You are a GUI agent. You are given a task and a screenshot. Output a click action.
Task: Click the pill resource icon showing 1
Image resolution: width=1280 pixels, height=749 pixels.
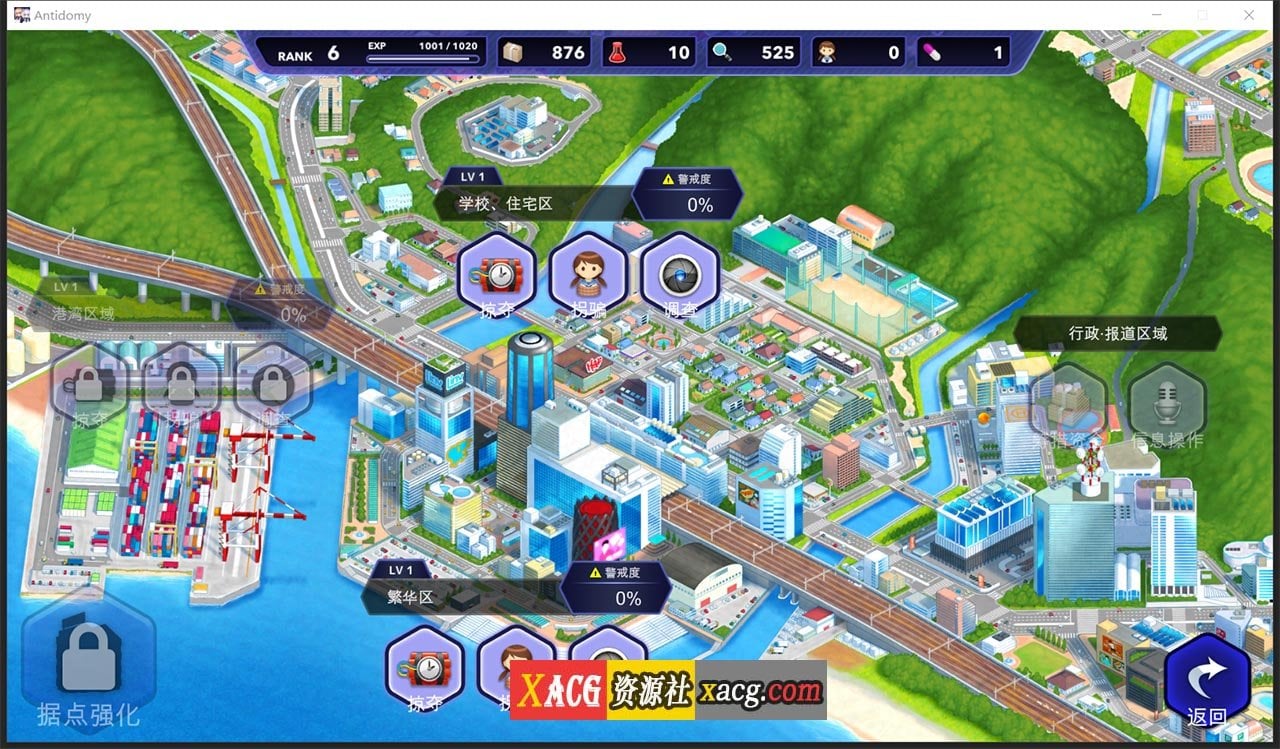931,52
